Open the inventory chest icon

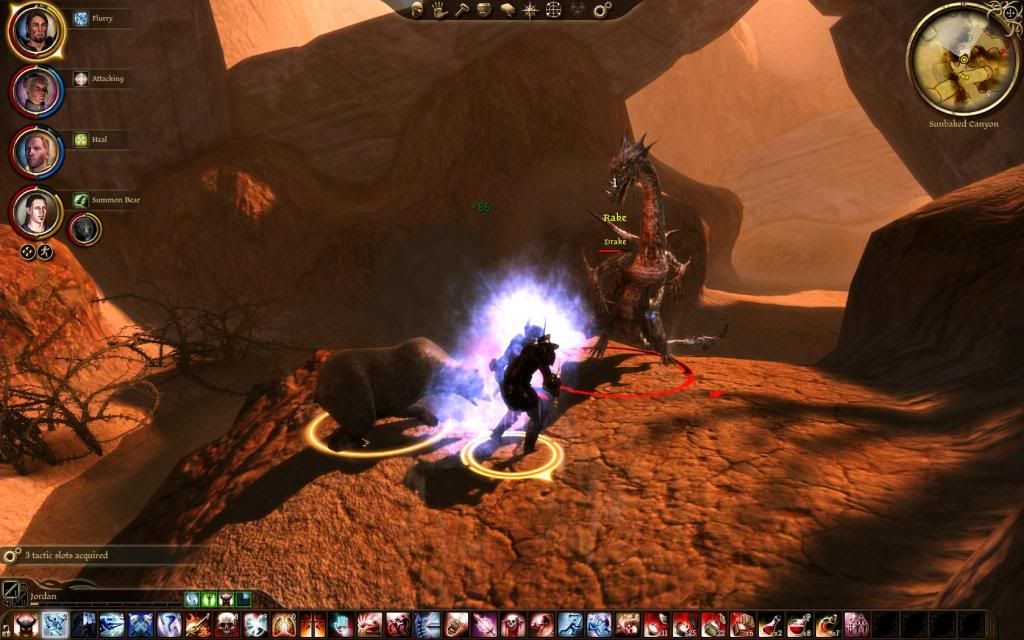(x=485, y=10)
